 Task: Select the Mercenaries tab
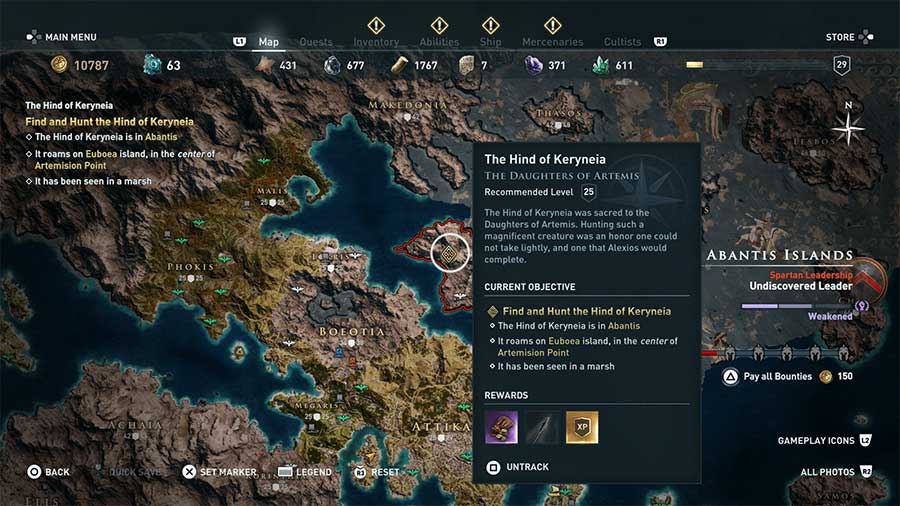pos(552,42)
